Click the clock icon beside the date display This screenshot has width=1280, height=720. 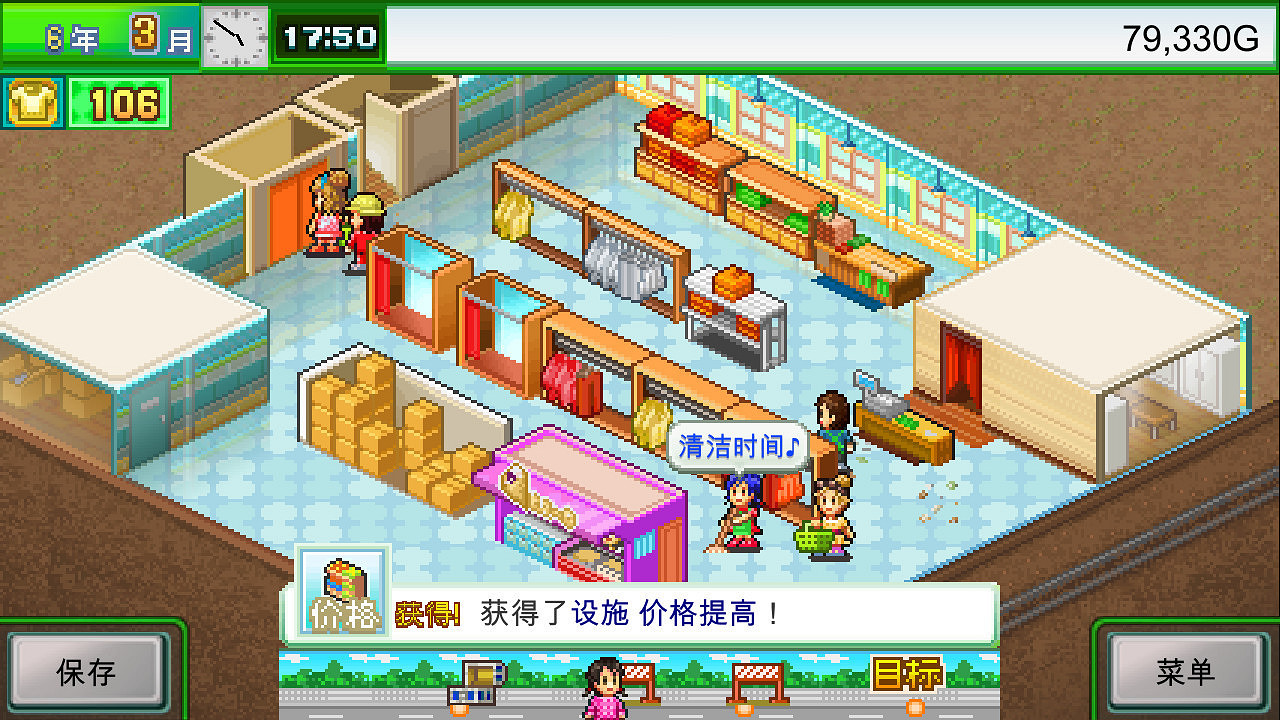(x=234, y=33)
